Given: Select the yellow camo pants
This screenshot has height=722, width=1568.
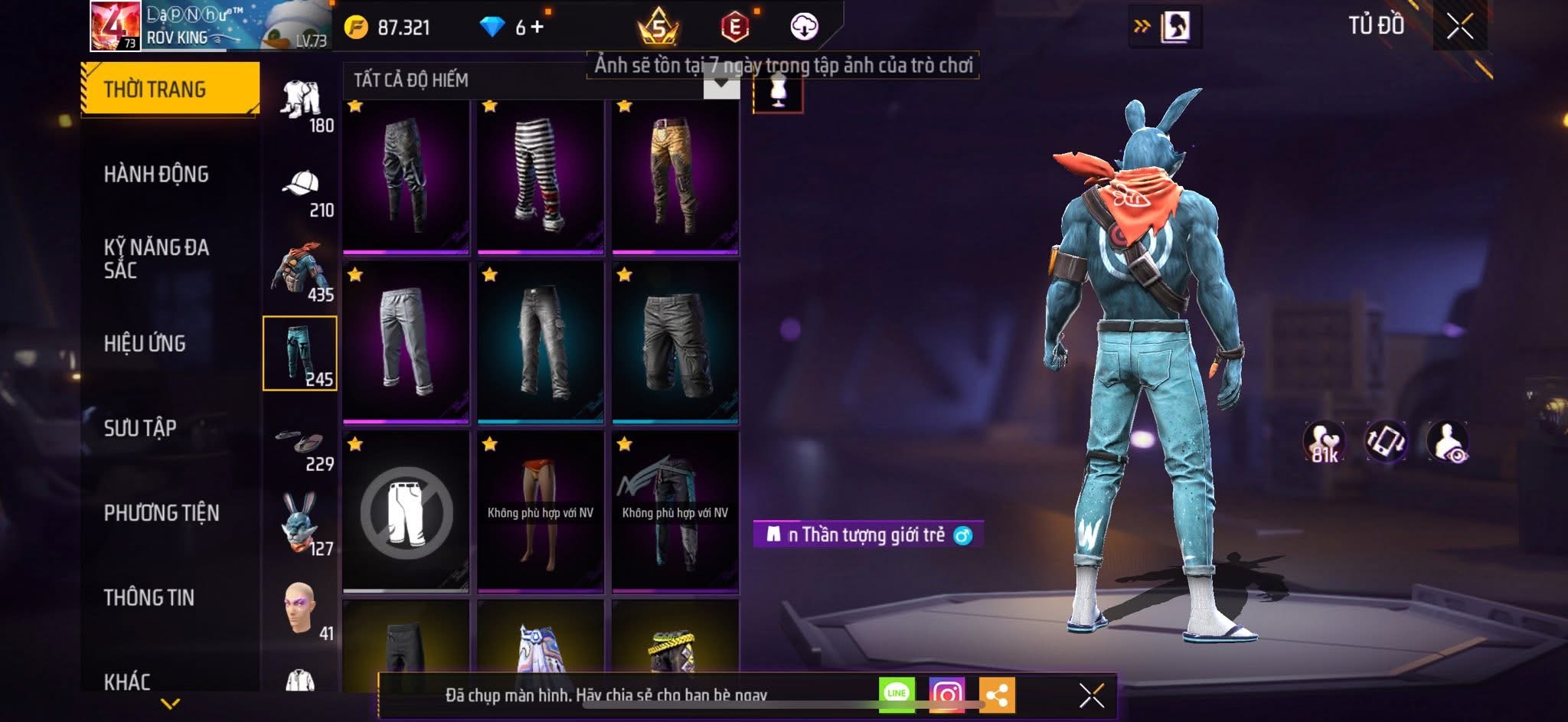Looking at the screenshot, I should click(x=675, y=176).
